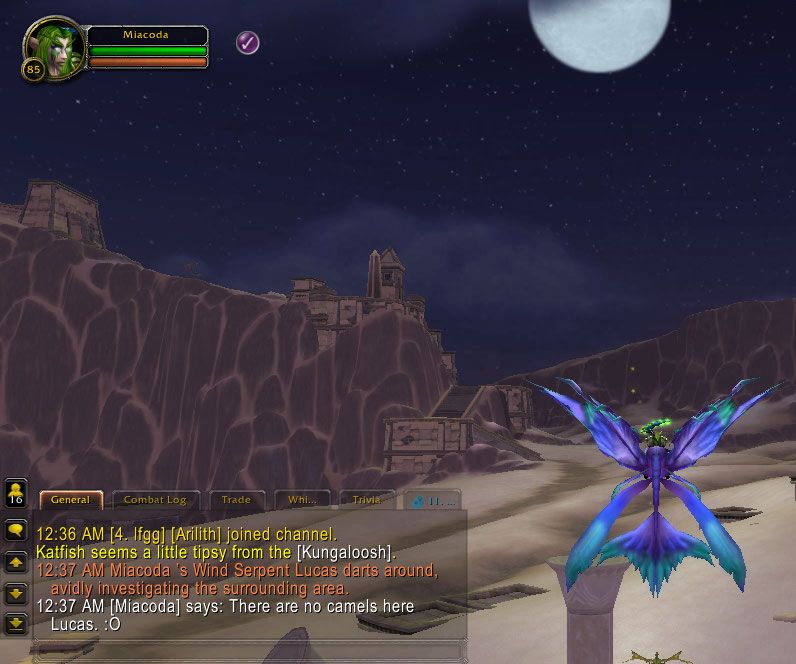Switch to the Trade chat tab

pos(236,500)
